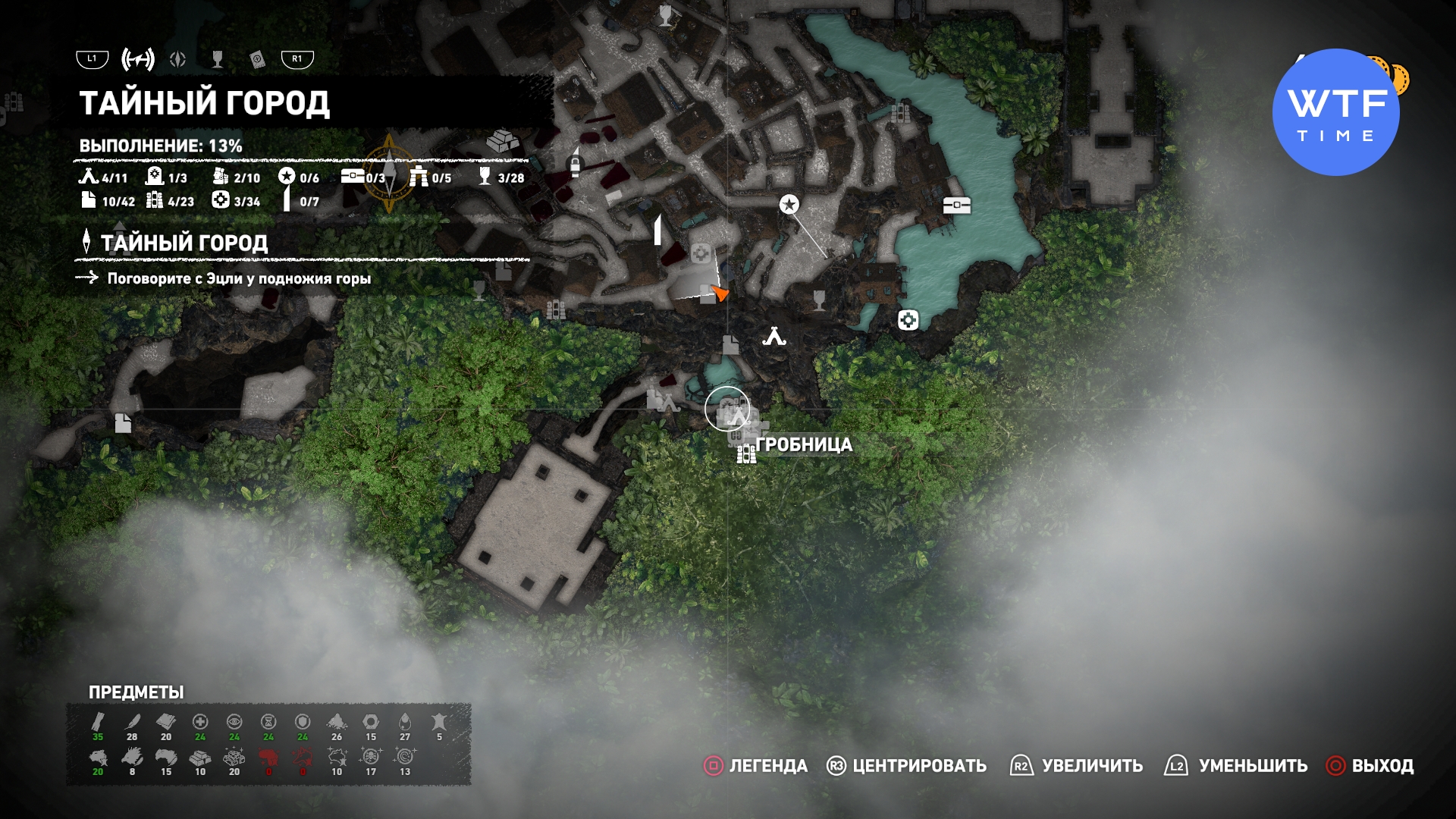Screen dimensions: 1456x819
Task: Select the white base camp tent marker
Action: pos(774,336)
